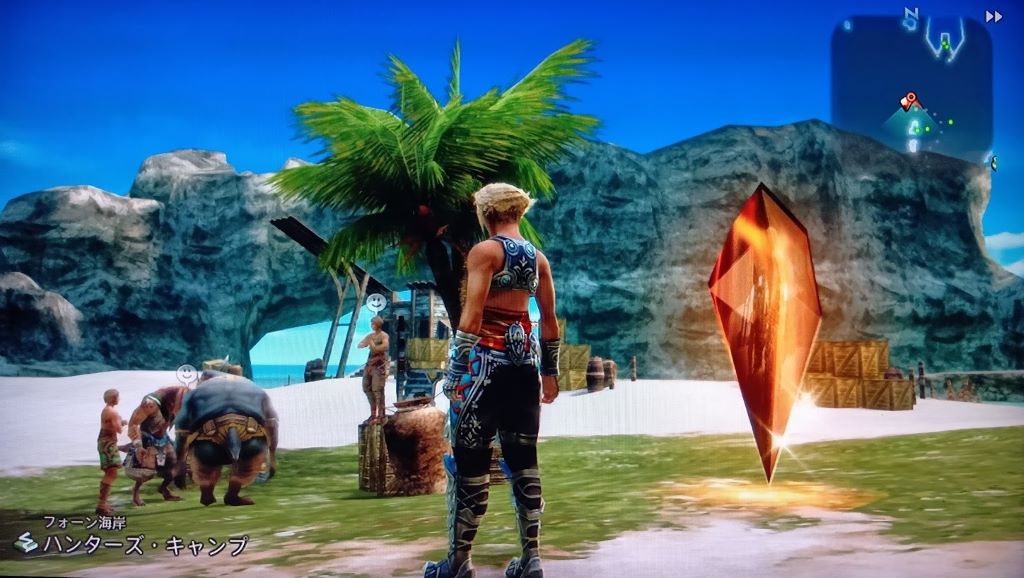The height and width of the screenshot is (578, 1024).
Task: Select the red save crystal marker on minimap
Action: pos(909,100)
